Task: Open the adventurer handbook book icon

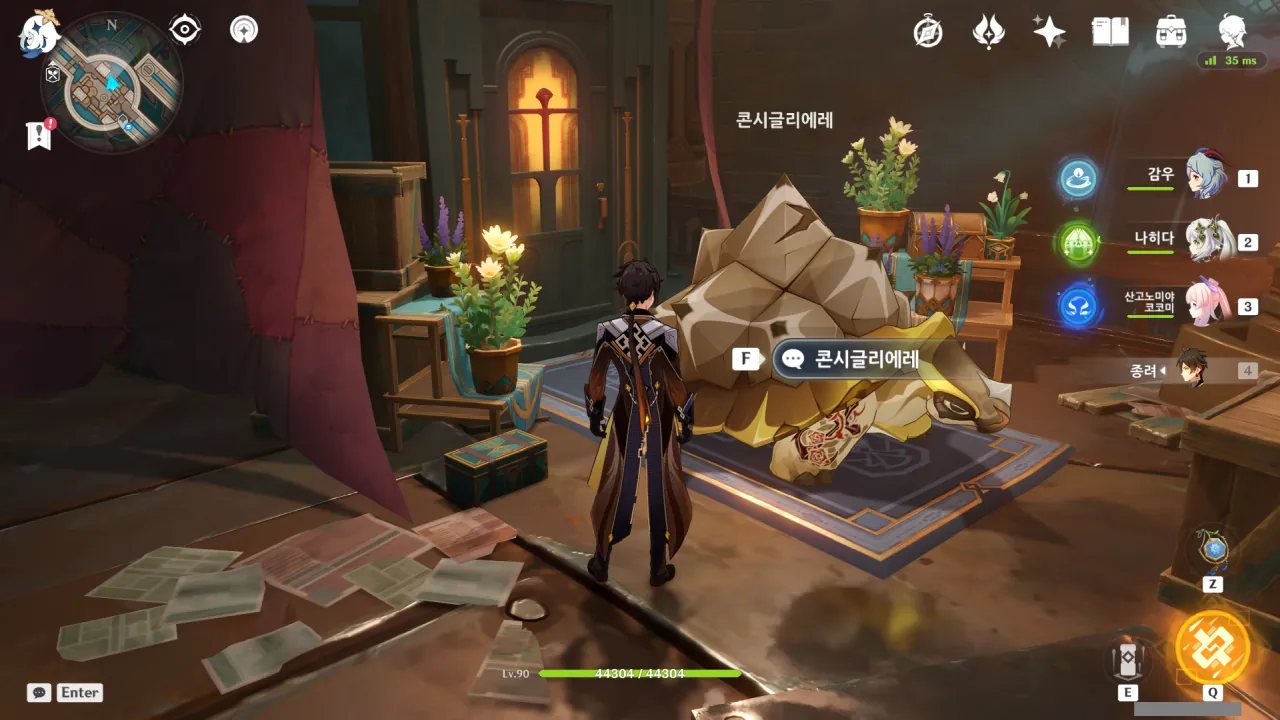Action: click(x=1110, y=32)
